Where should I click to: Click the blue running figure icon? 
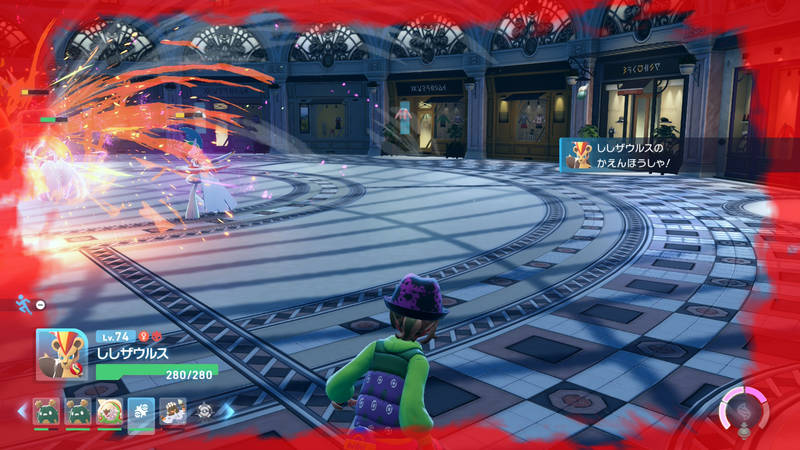pyautogui.click(x=23, y=302)
